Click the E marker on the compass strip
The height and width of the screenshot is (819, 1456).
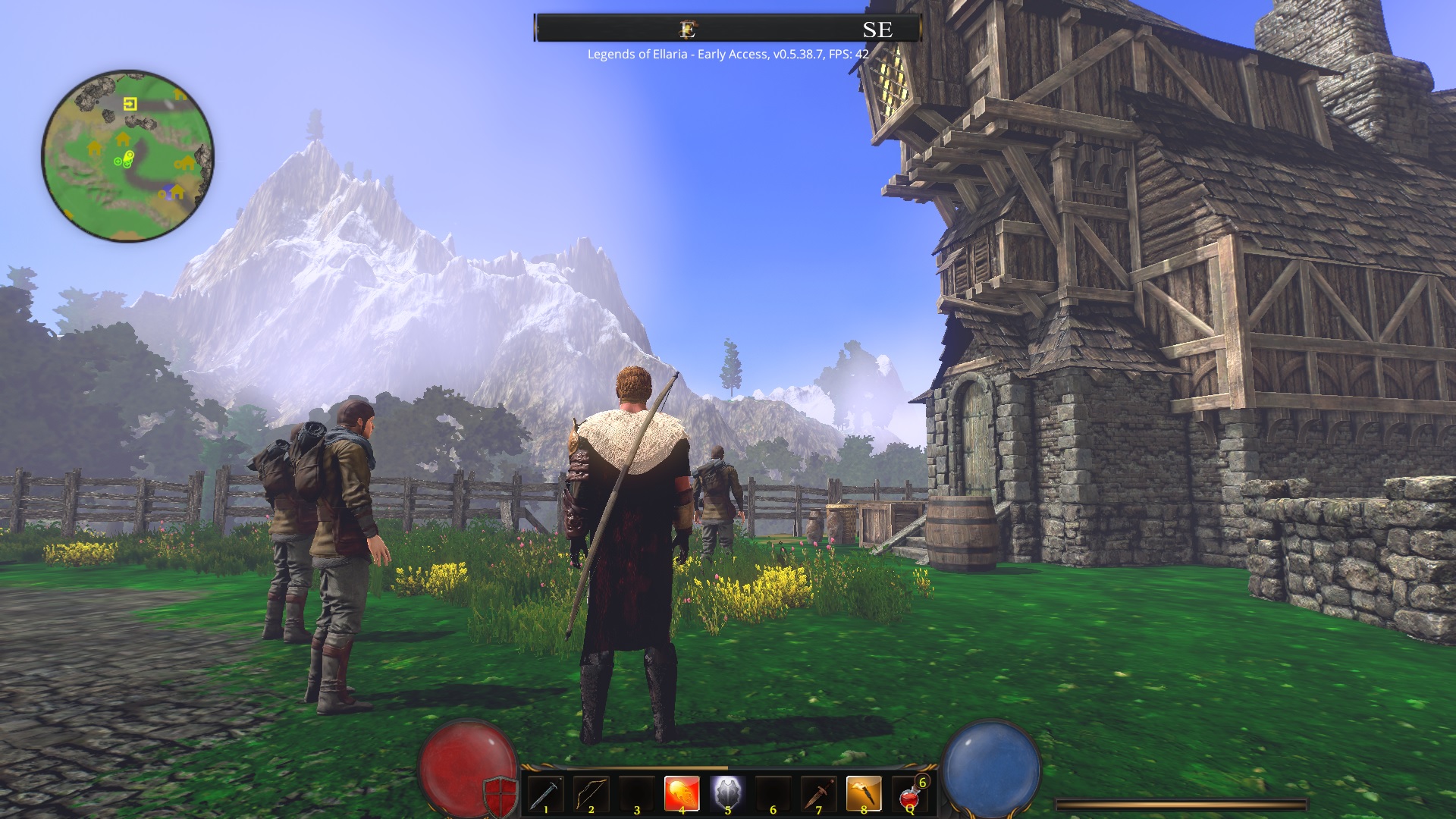point(688,30)
